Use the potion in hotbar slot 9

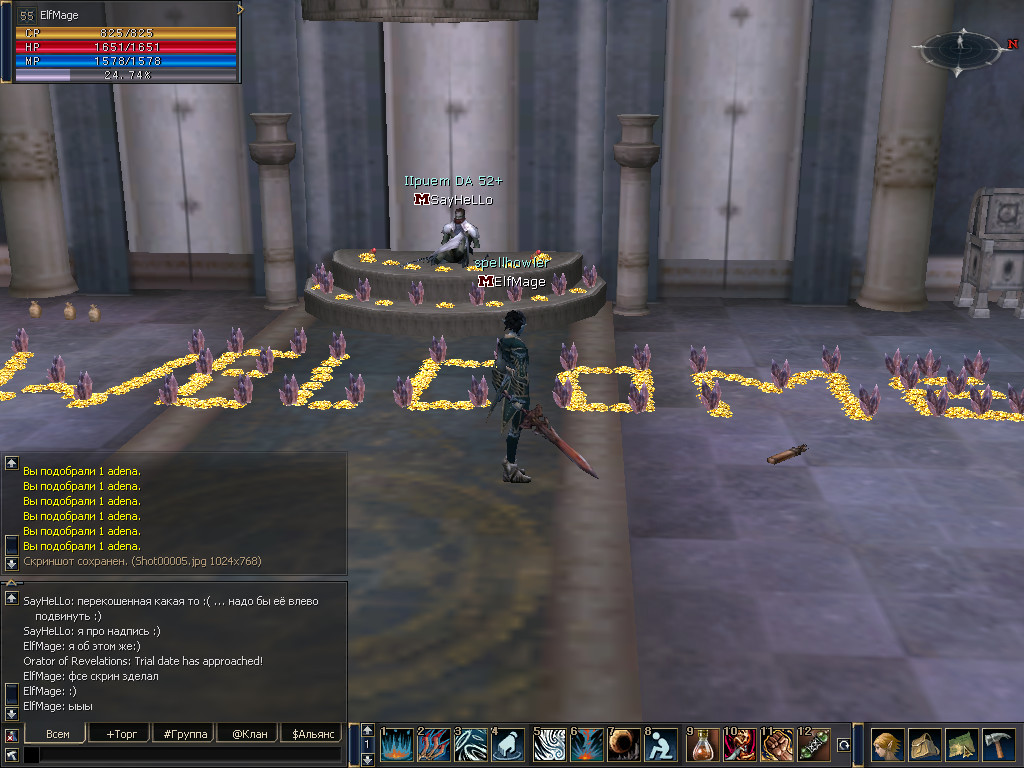[x=703, y=745]
